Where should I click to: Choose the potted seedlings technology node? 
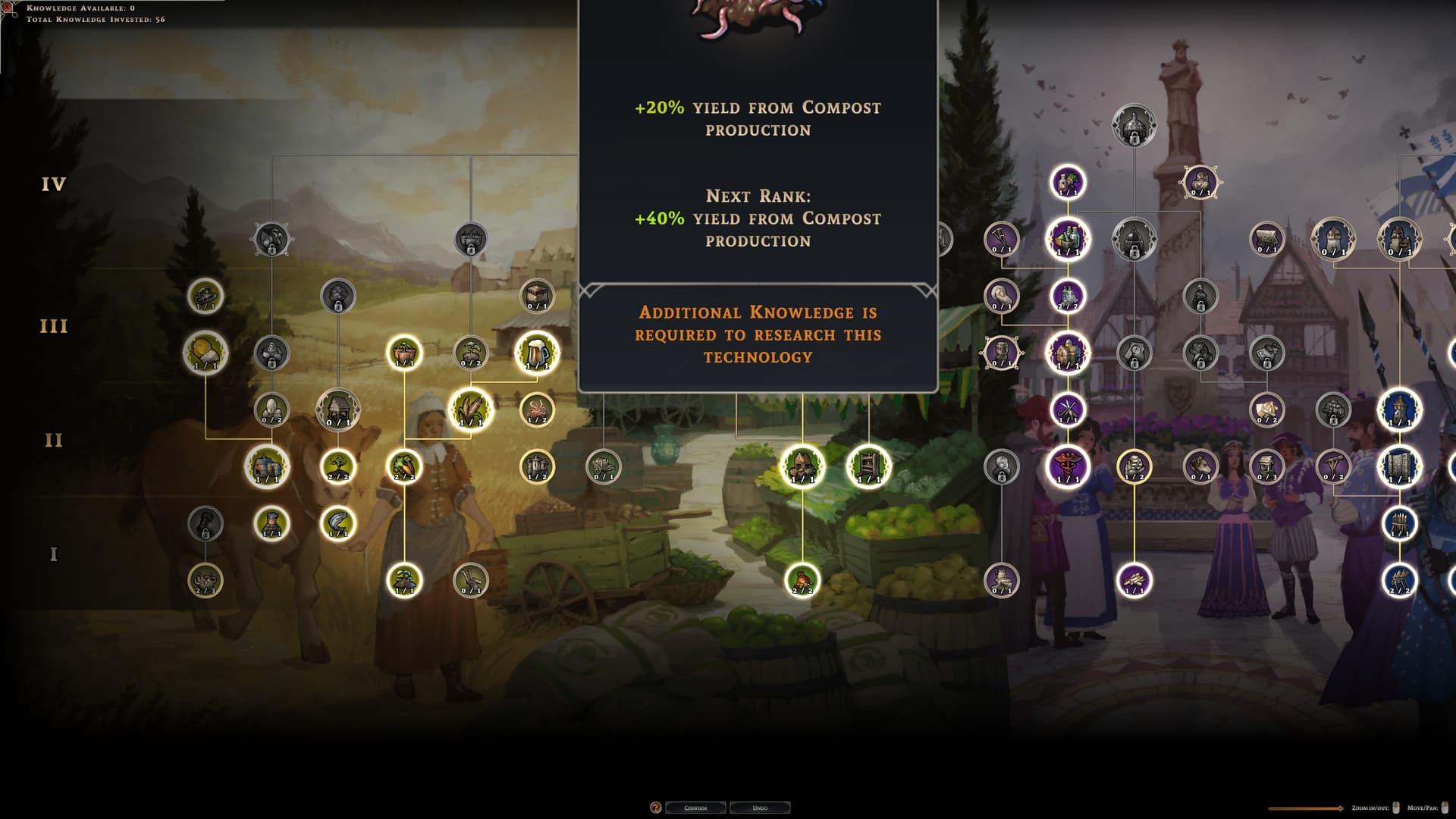click(404, 353)
